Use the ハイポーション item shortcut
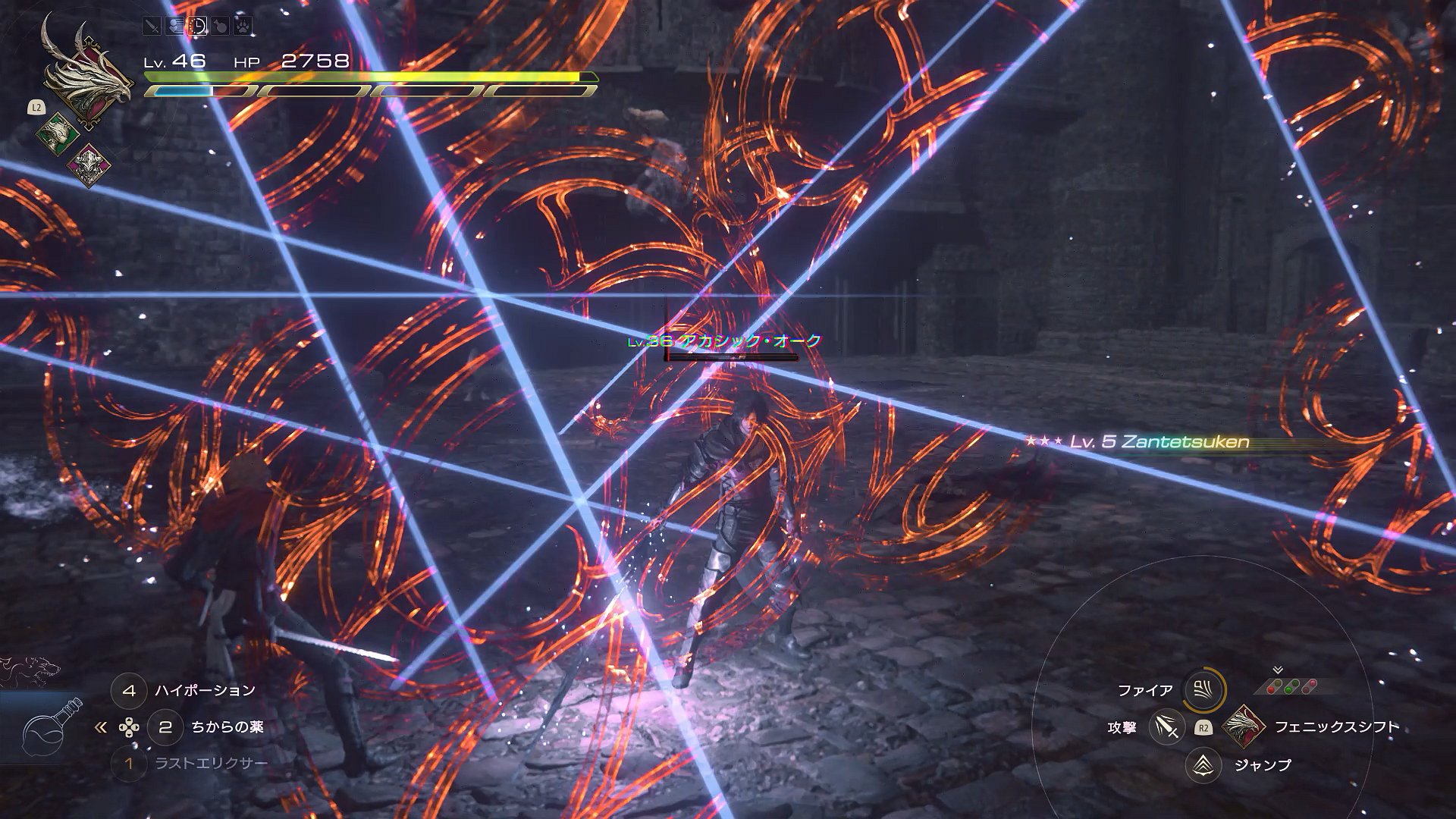 pos(129,691)
